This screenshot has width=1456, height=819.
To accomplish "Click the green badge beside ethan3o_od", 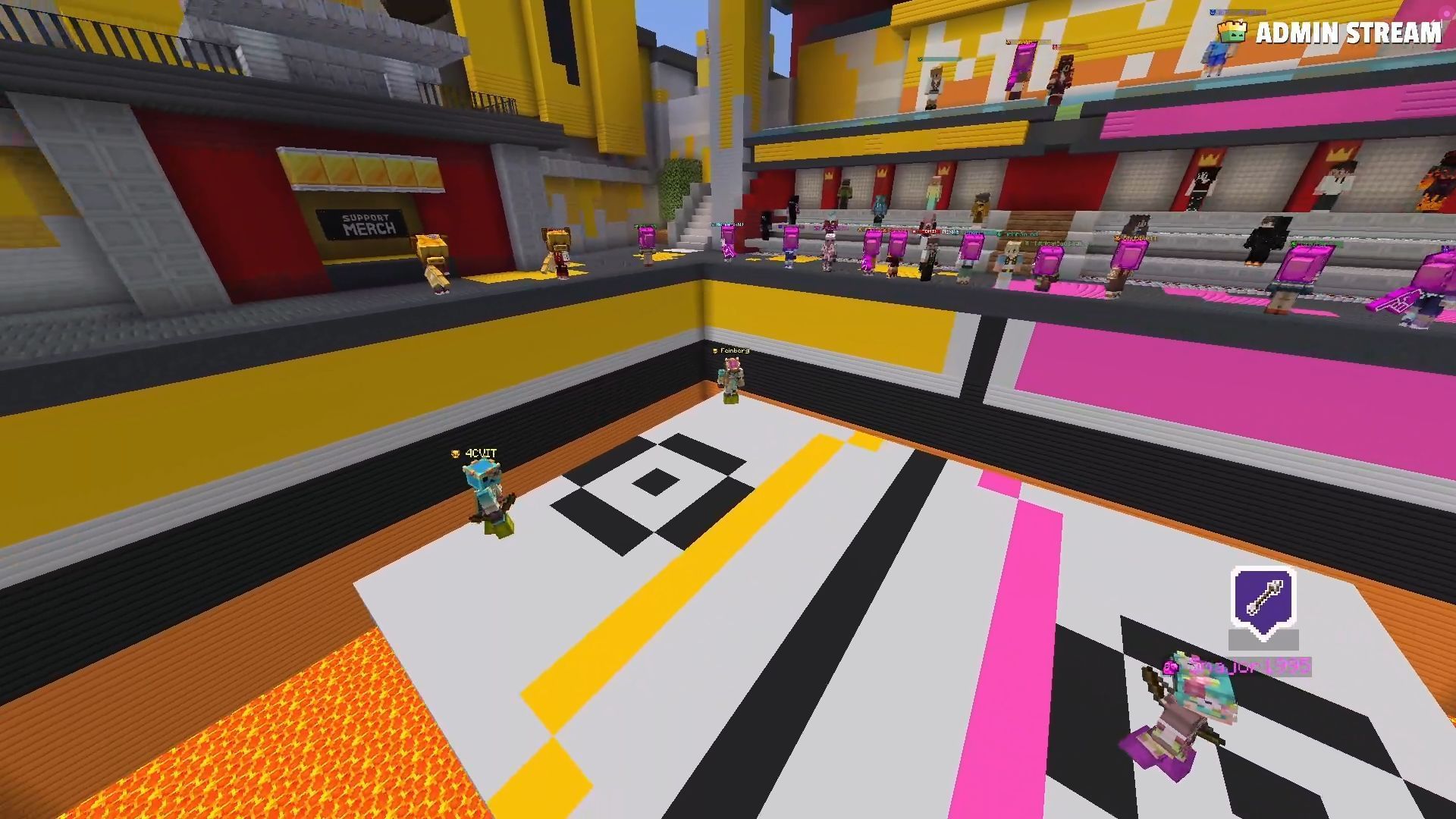I will (998, 234).
